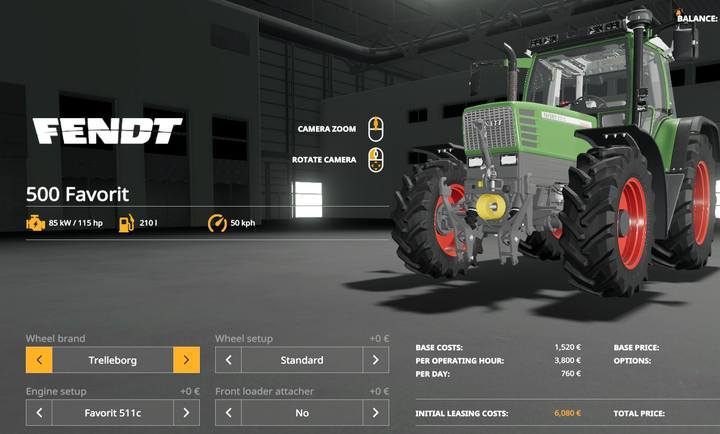Click the Trelleborg wheel brand field
720x434 pixels.
coord(112,360)
